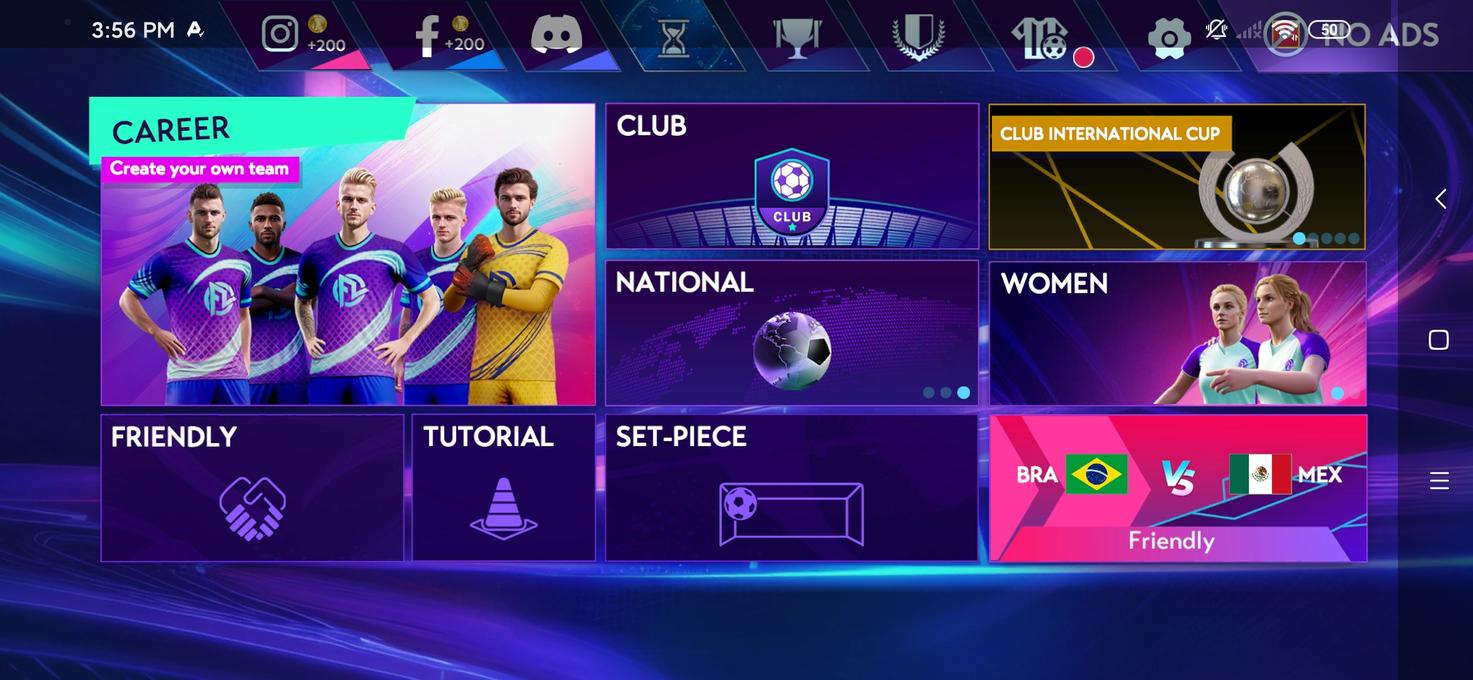Select the Club mode tile

click(x=791, y=177)
